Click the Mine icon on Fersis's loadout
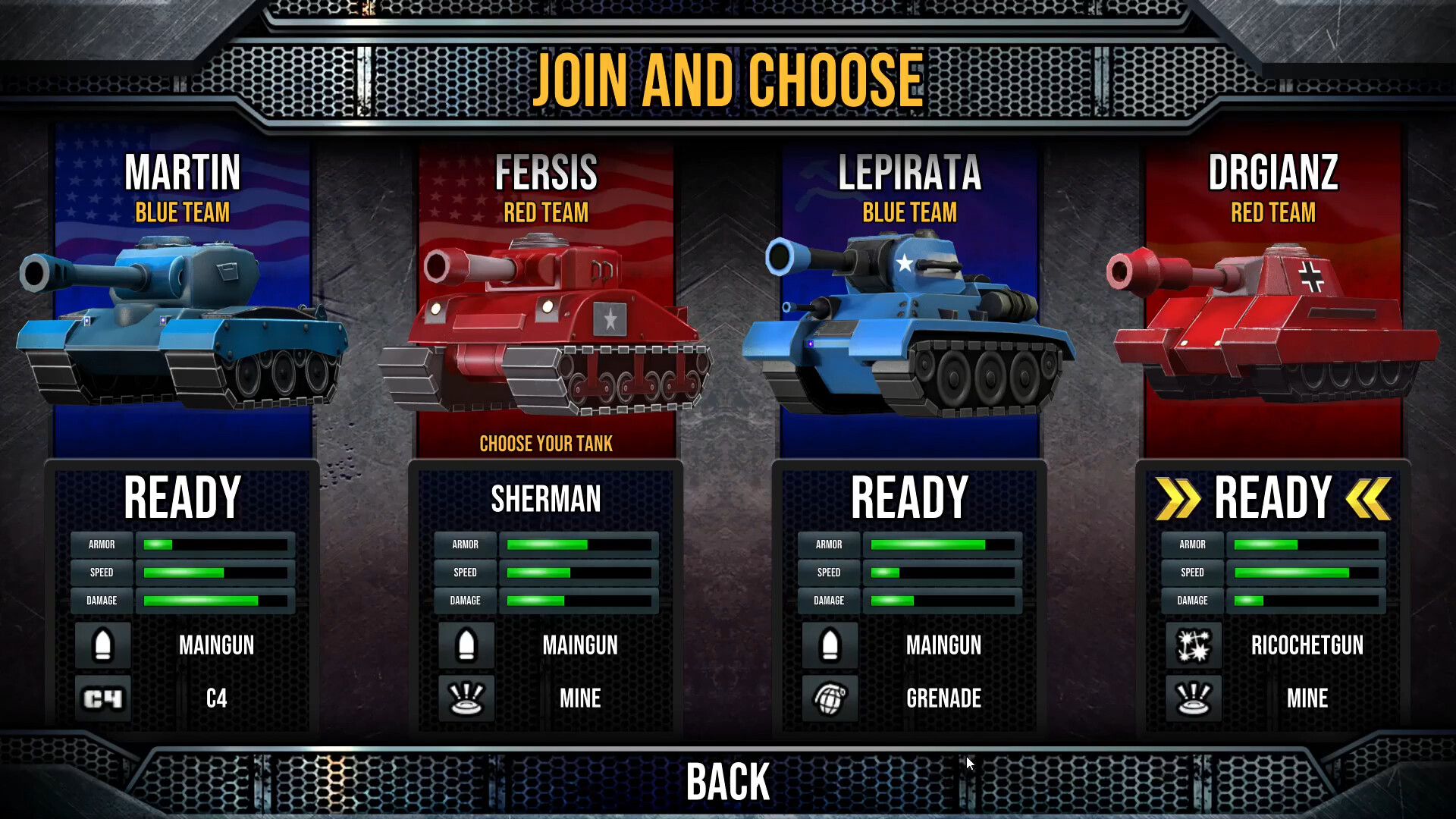 pyautogui.click(x=466, y=698)
